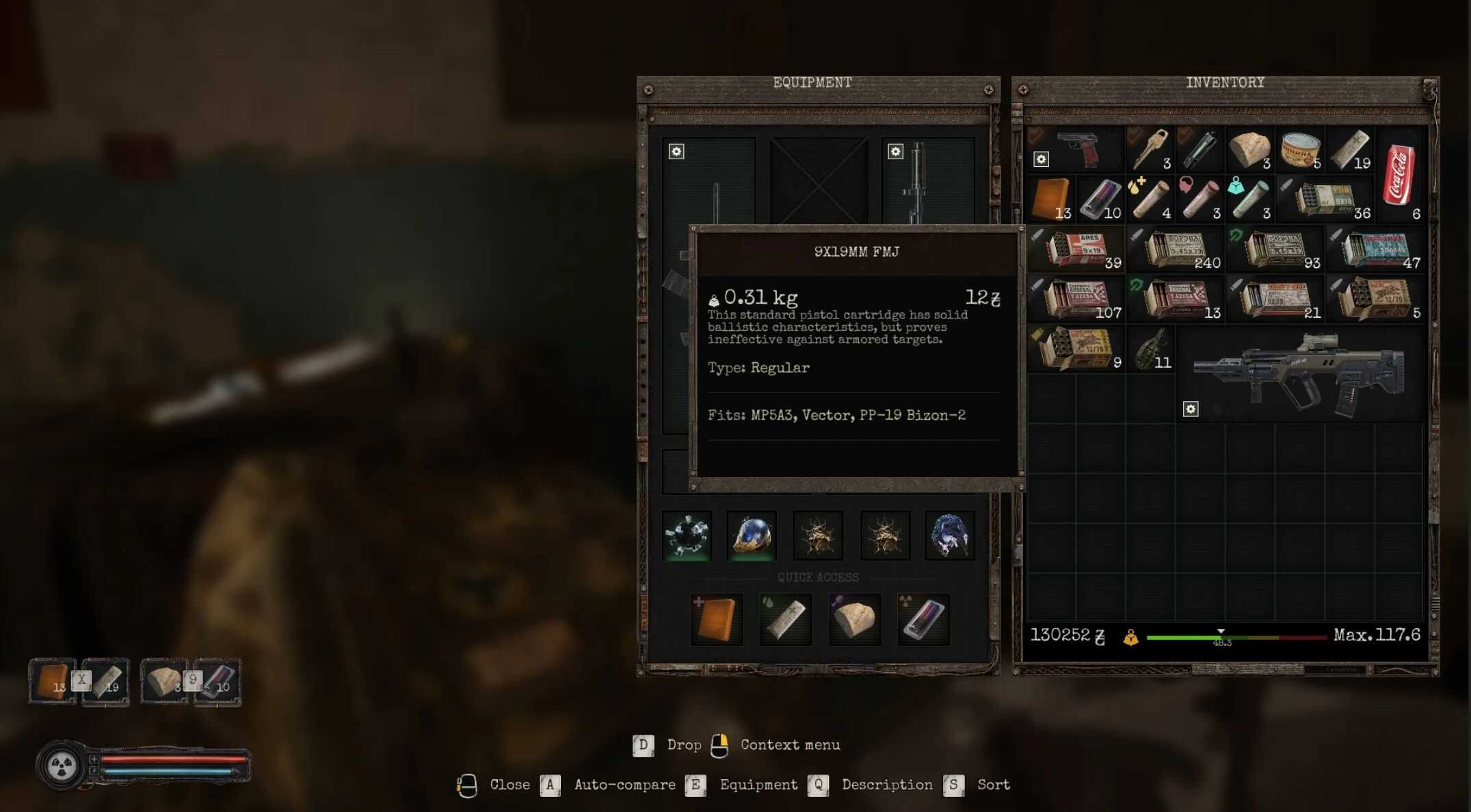Image resolution: width=1471 pixels, height=812 pixels.
Task: Choose the dark sphere with crystal shards artifact
Action: 687,536
